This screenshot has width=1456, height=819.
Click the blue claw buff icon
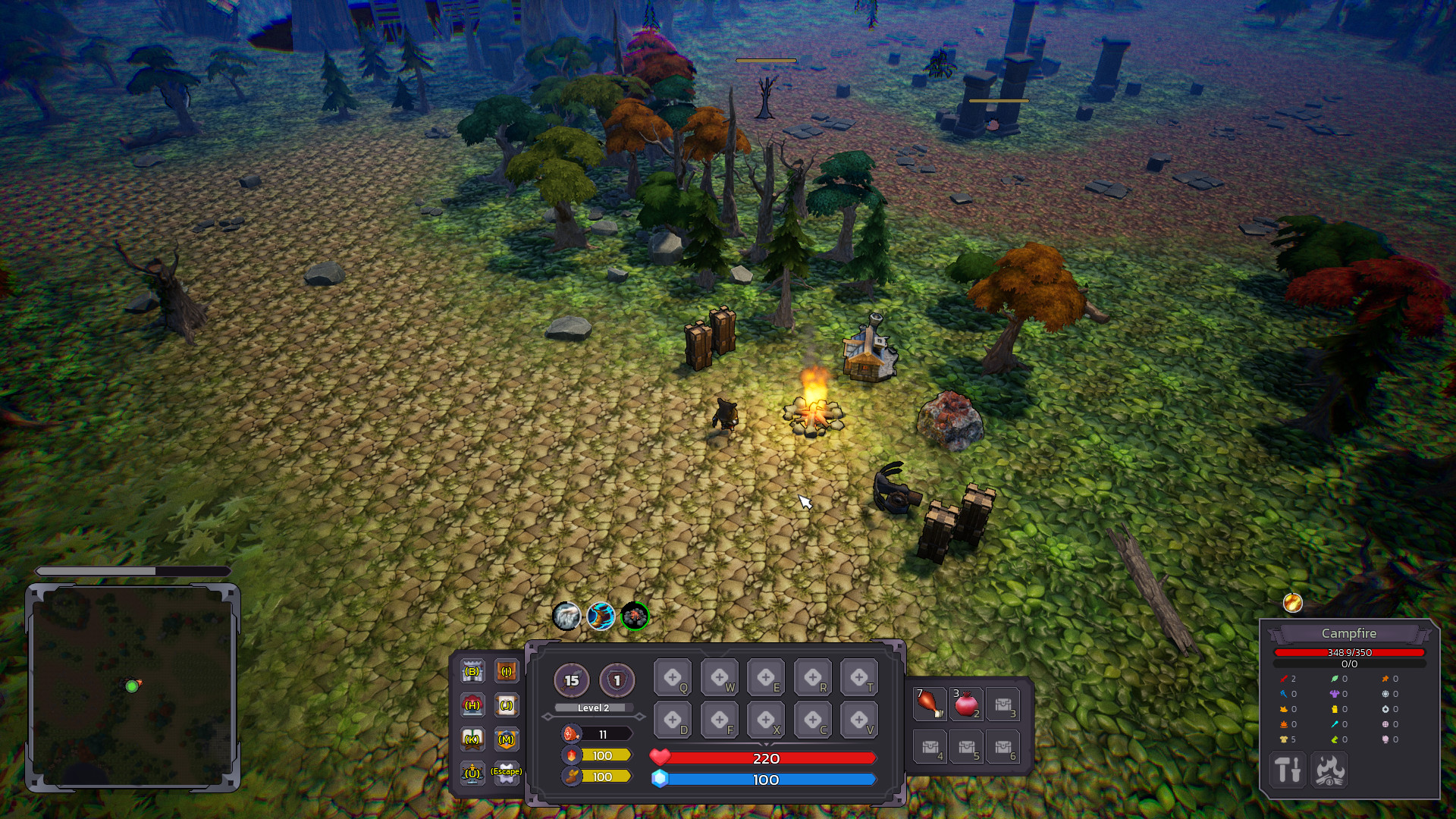click(601, 617)
